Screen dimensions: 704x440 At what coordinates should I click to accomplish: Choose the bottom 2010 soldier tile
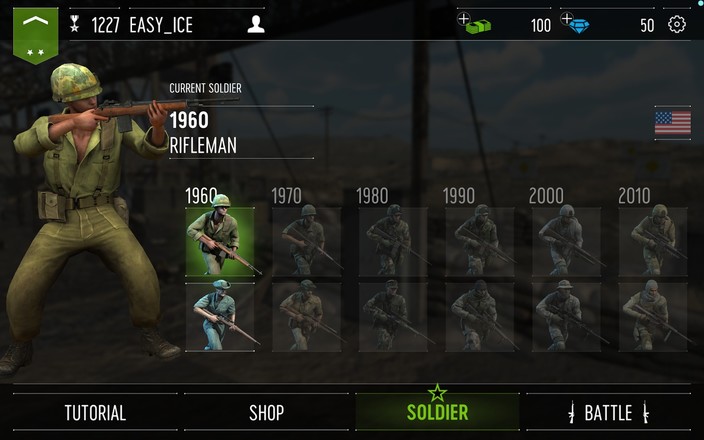click(x=652, y=316)
